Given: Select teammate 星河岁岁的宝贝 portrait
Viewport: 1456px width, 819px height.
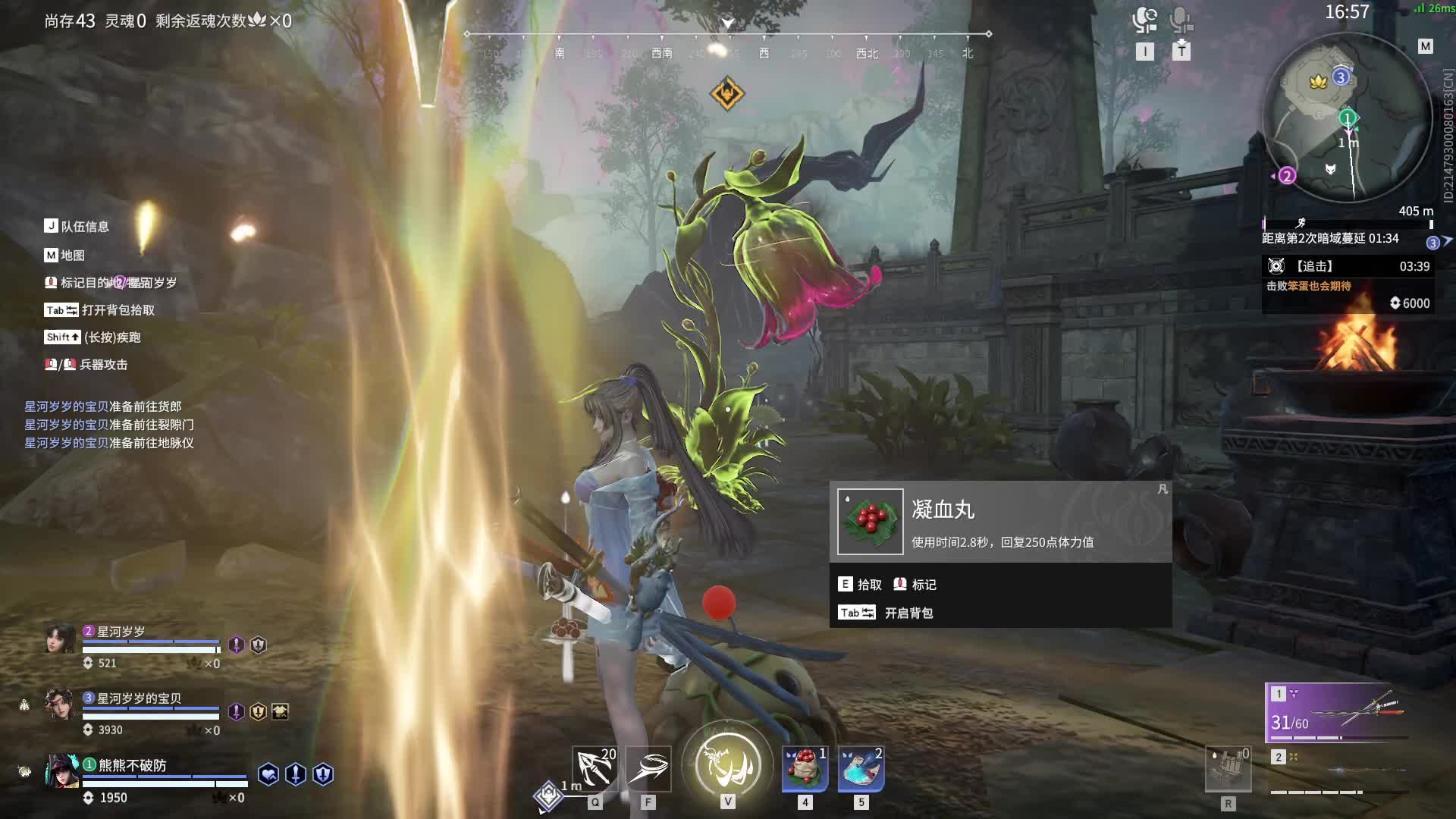Looking at the screenshot, I should (x=60, y=705).
